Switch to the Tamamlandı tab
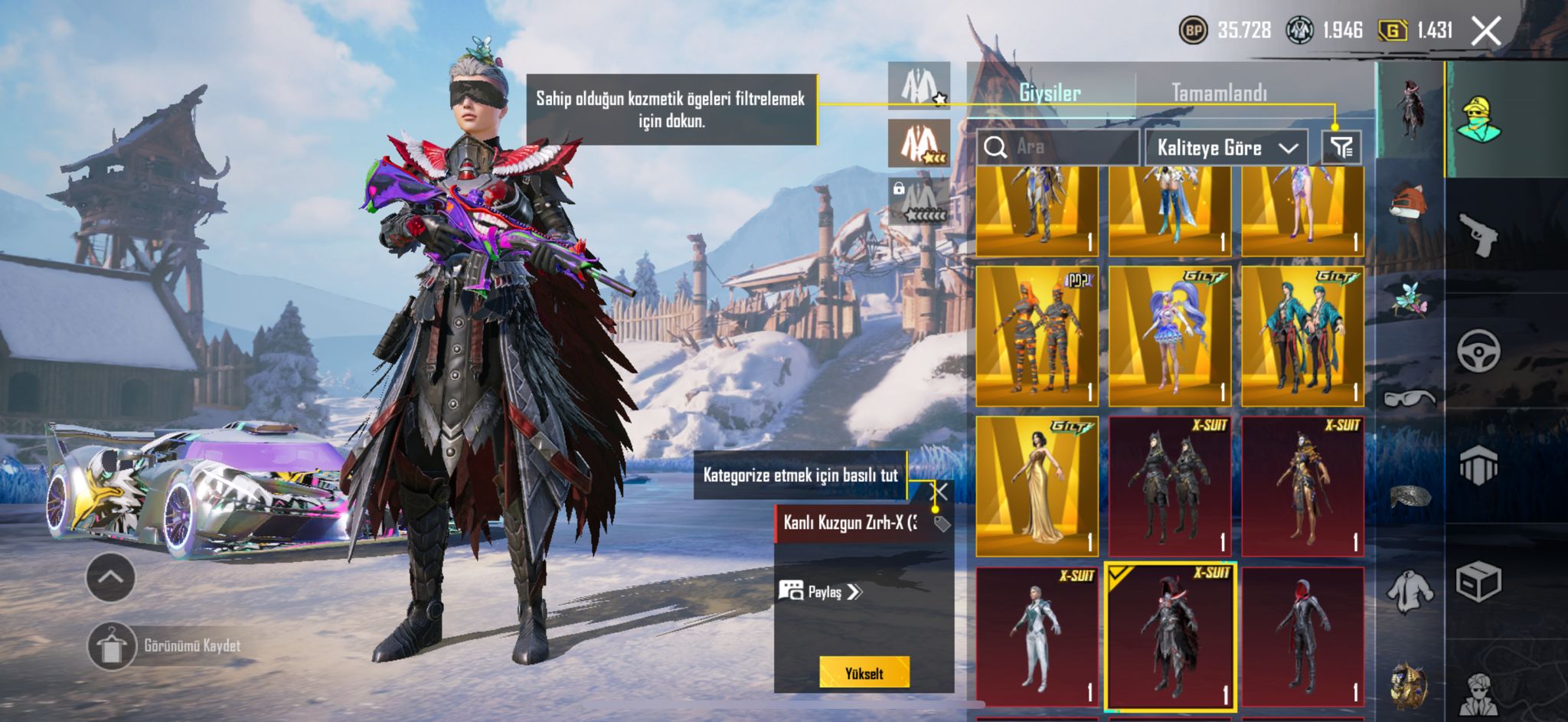Viewport: 1568px width, 722px height. click(x=1219, y=93)
